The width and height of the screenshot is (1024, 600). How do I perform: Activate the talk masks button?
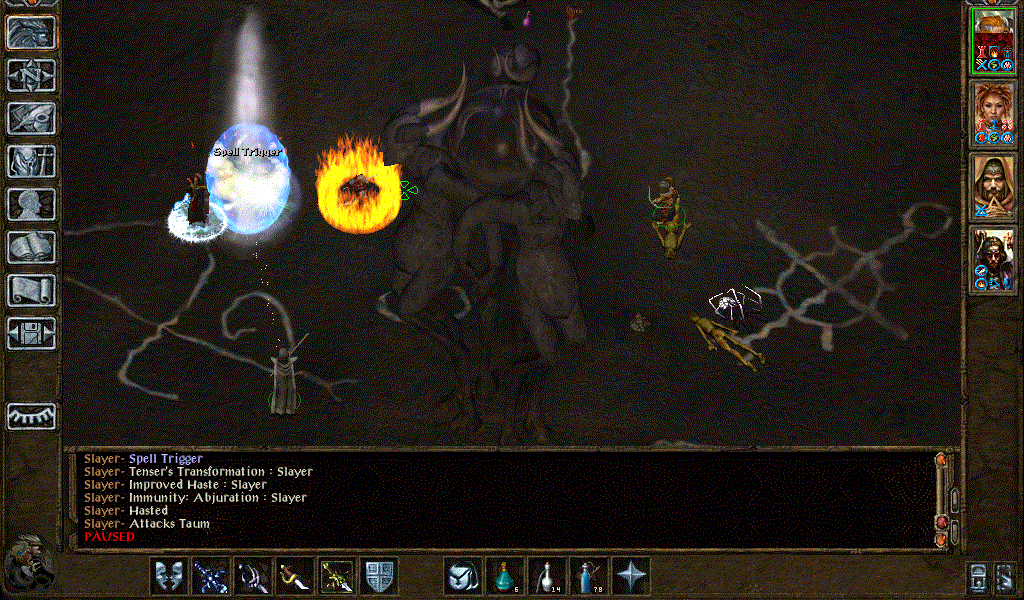169,576
